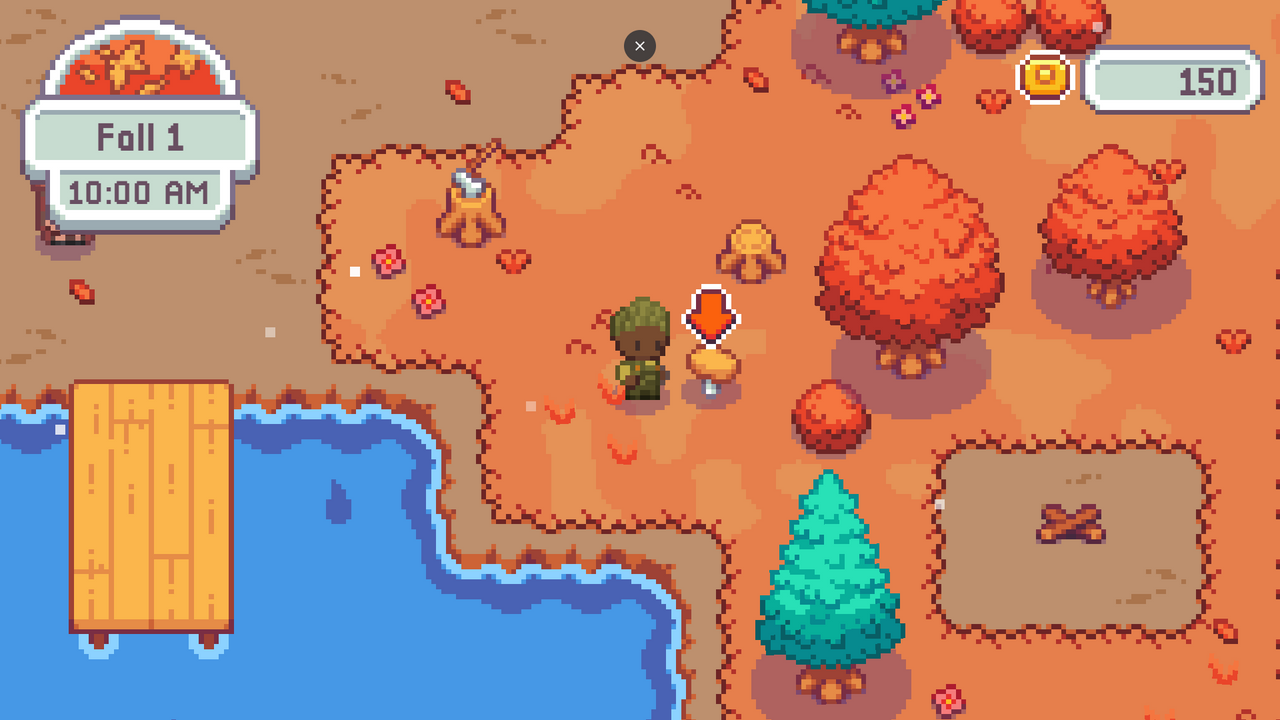Image resolution: width=1280 pixels, height=720 pixels.
Task: Click the gold coin currency icon
Action: pyautogui.click(x=1044, y=79)
